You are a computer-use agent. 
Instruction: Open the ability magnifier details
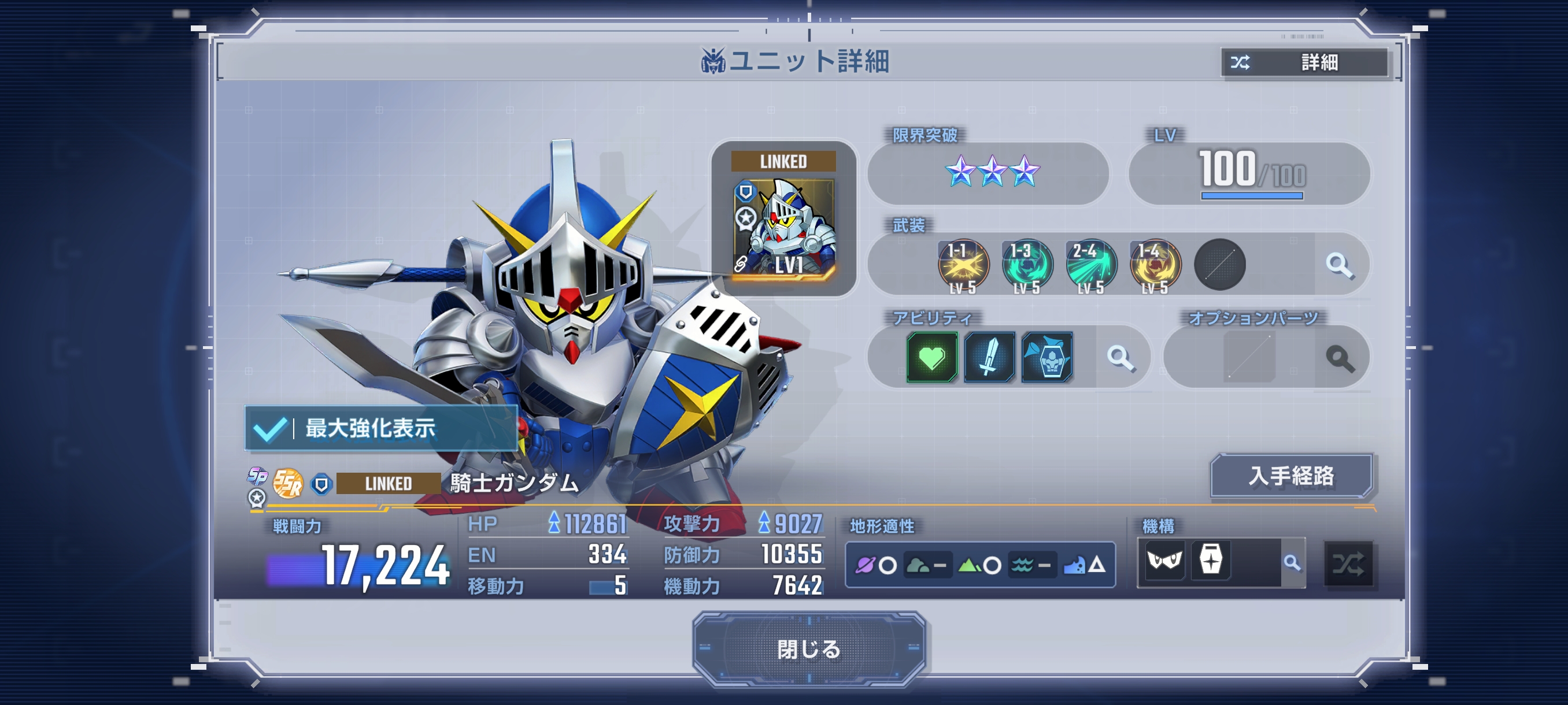pyautogui.click(x=1120, y=358)
